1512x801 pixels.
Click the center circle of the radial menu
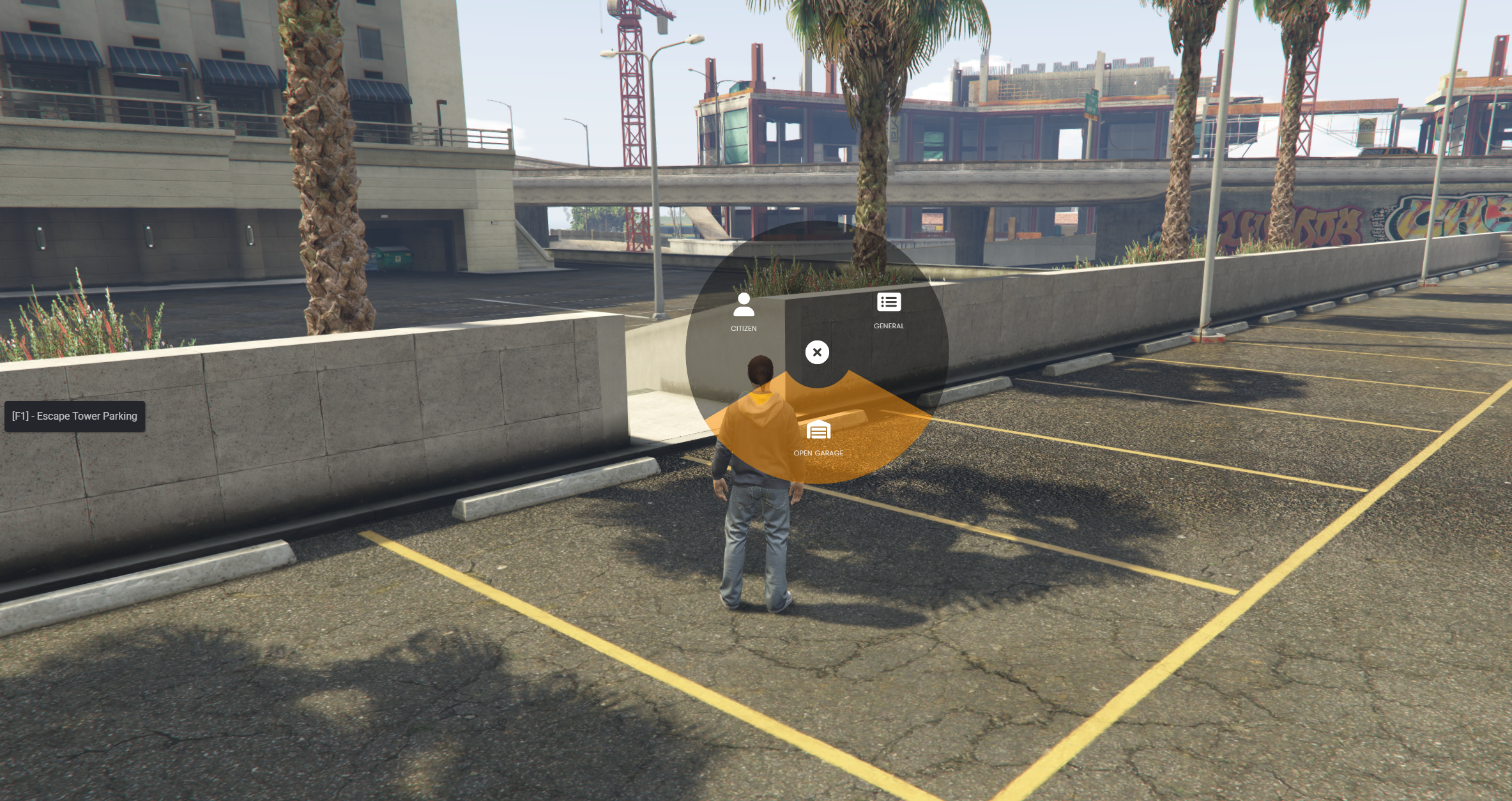point(817,352)
